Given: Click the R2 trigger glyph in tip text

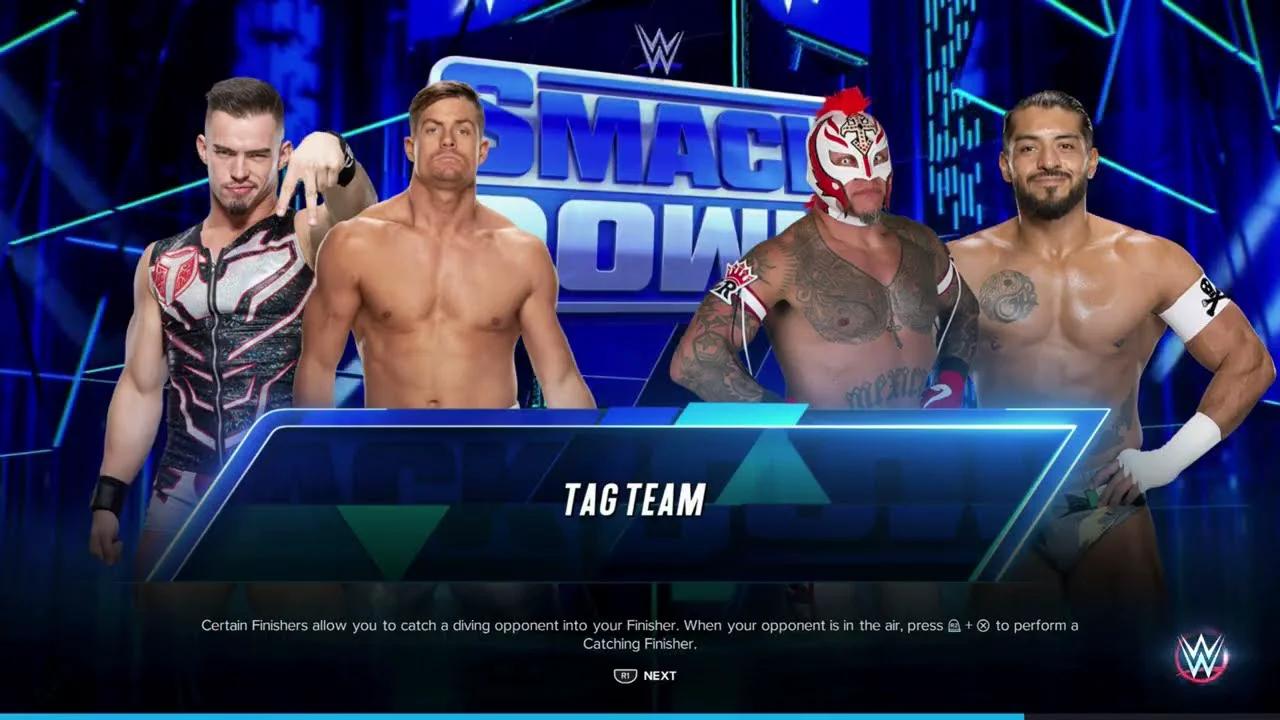Looking at the screenshot, I should tap(953, 625).
